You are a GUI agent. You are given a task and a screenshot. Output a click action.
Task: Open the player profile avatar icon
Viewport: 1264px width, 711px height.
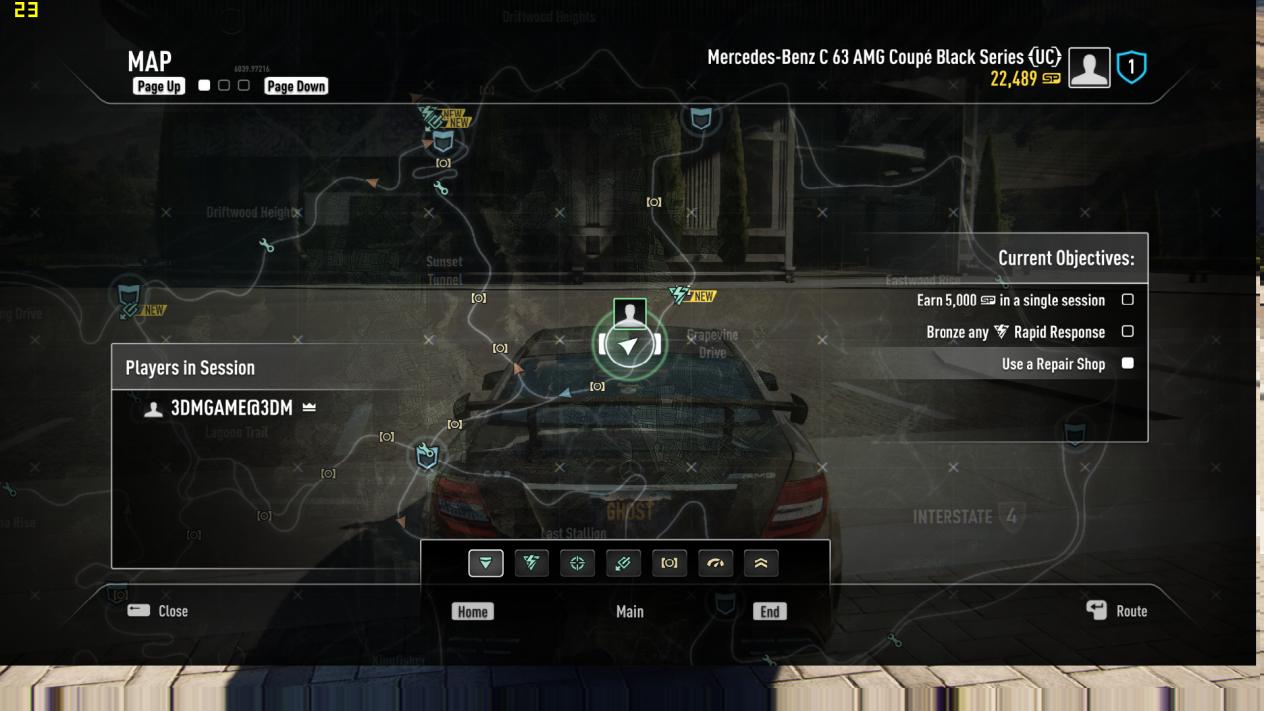[x=1089, y=68]
